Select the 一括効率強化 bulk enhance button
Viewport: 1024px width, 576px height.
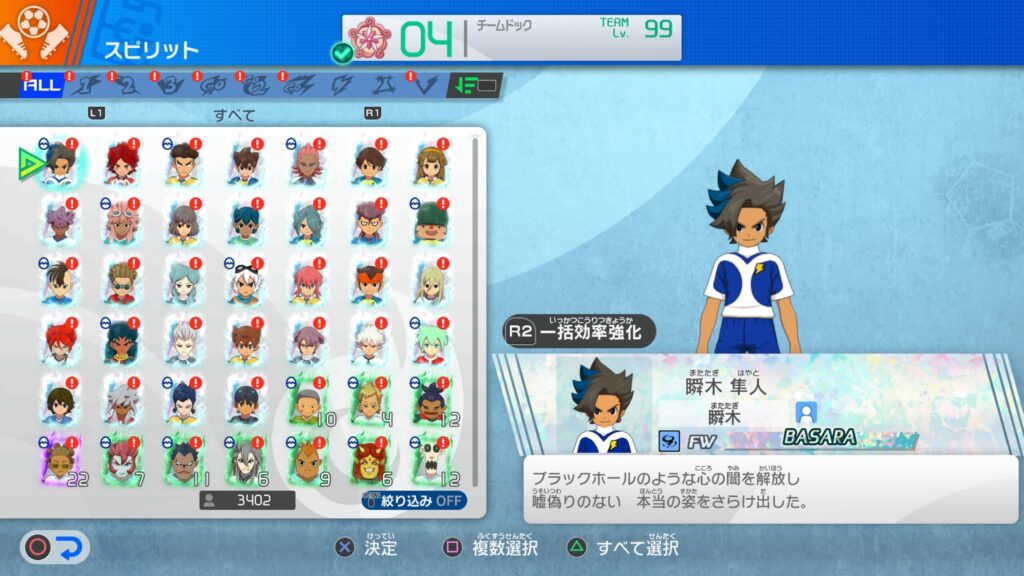580,331
